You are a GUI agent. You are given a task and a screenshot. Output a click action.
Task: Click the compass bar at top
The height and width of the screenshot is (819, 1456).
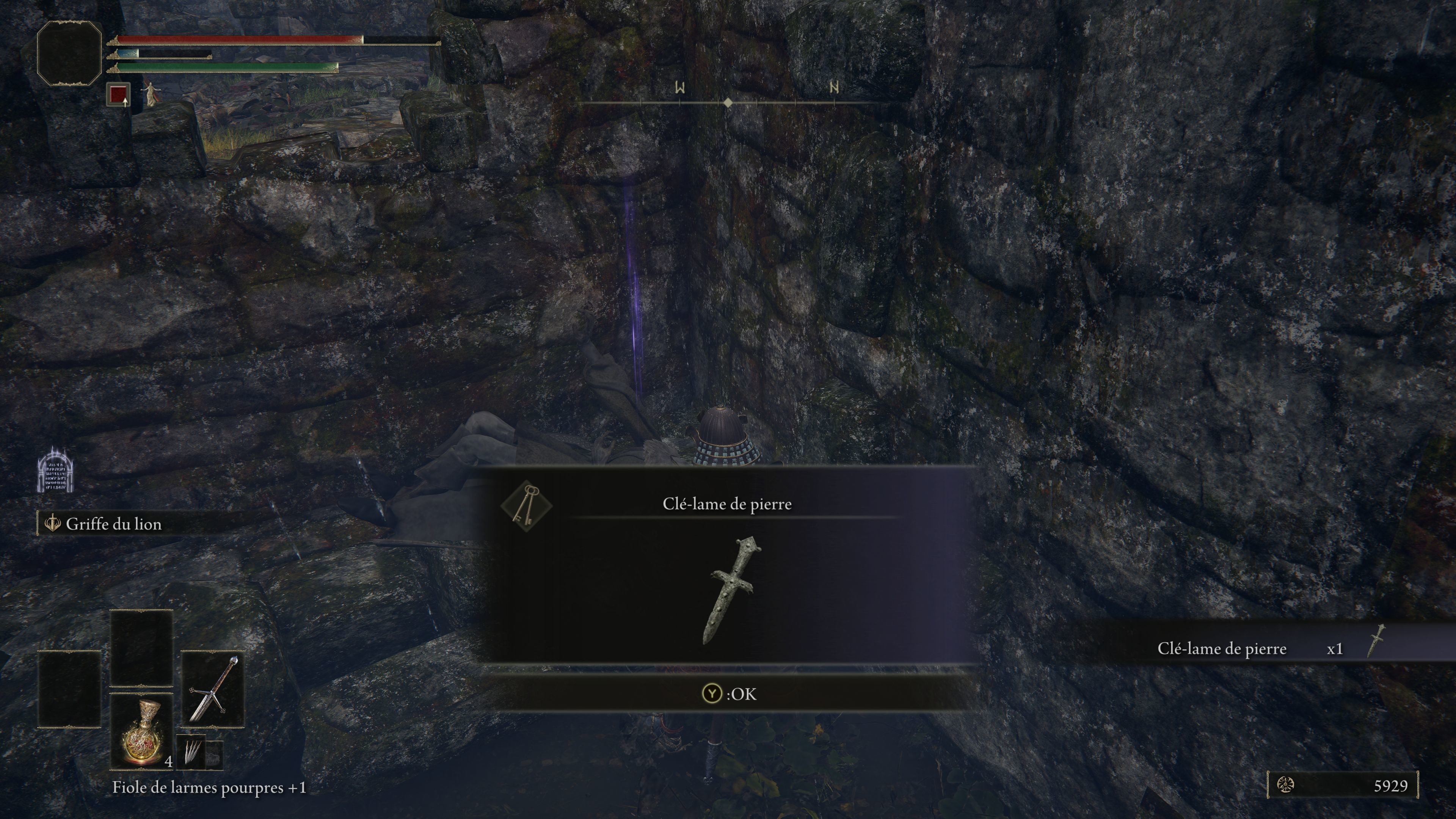[x=728, y=102]
